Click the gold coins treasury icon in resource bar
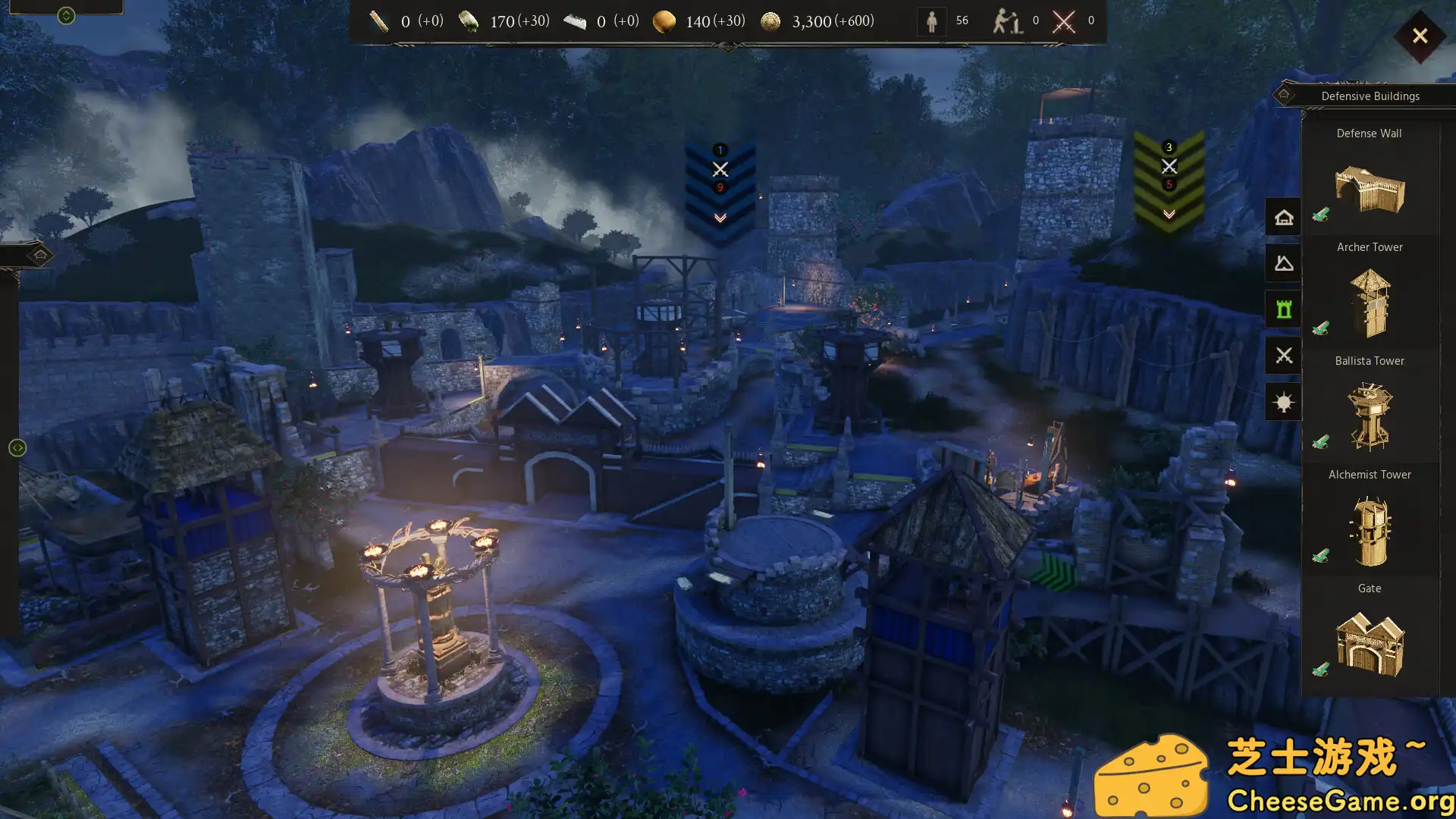 click(x=771, y=21)
